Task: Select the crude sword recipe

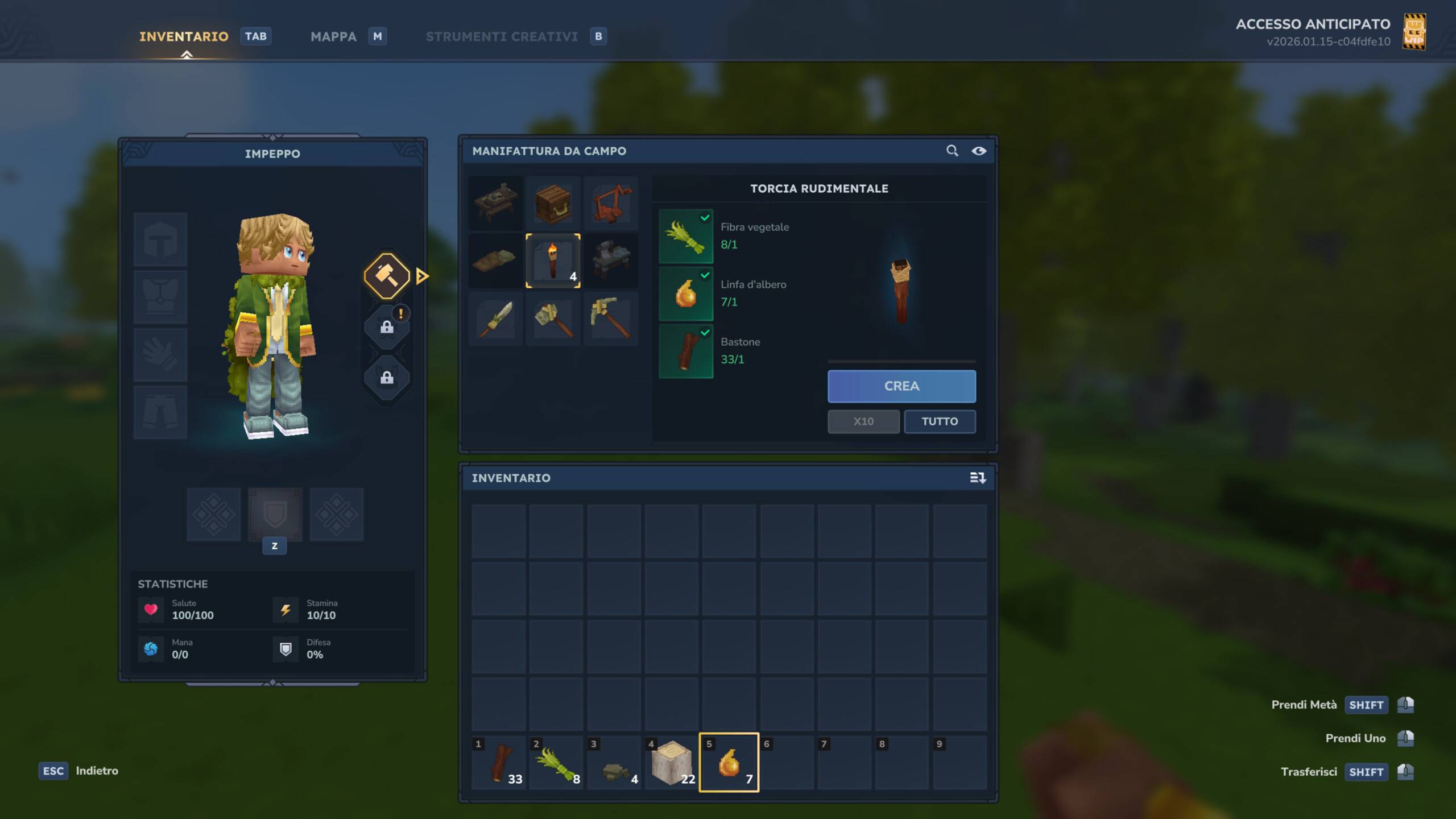Action: point(495,318)
